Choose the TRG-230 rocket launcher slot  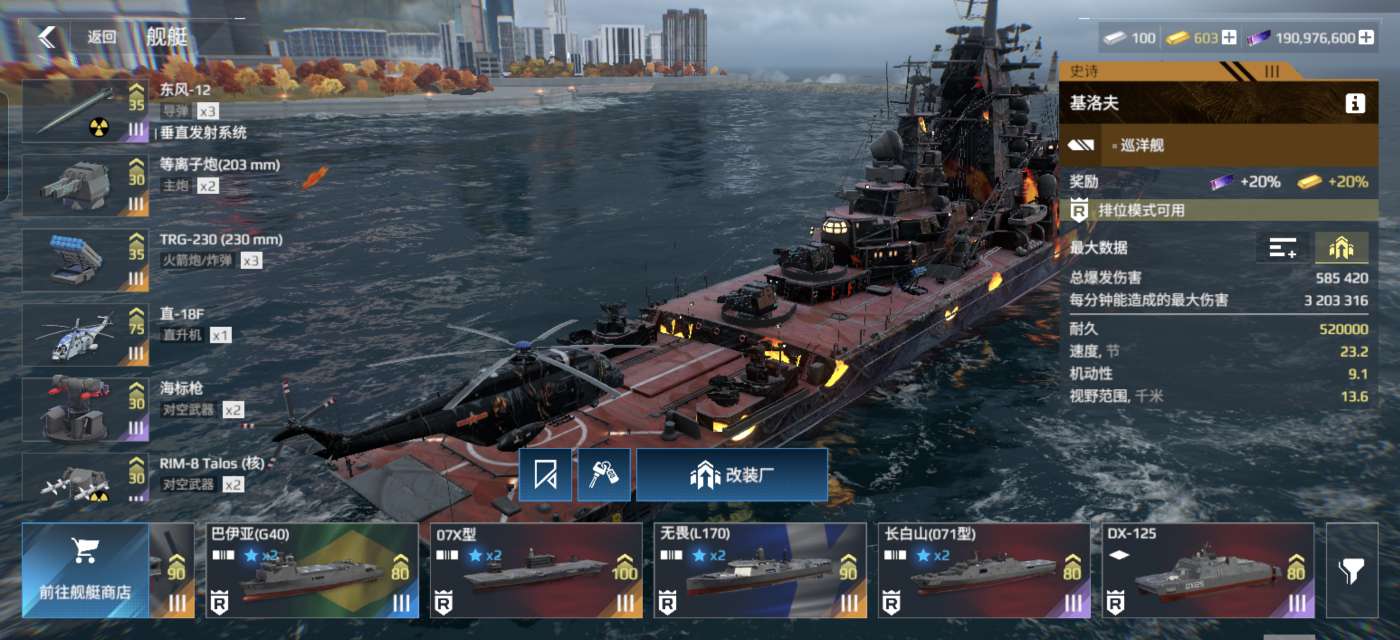[x=84, y=259]
